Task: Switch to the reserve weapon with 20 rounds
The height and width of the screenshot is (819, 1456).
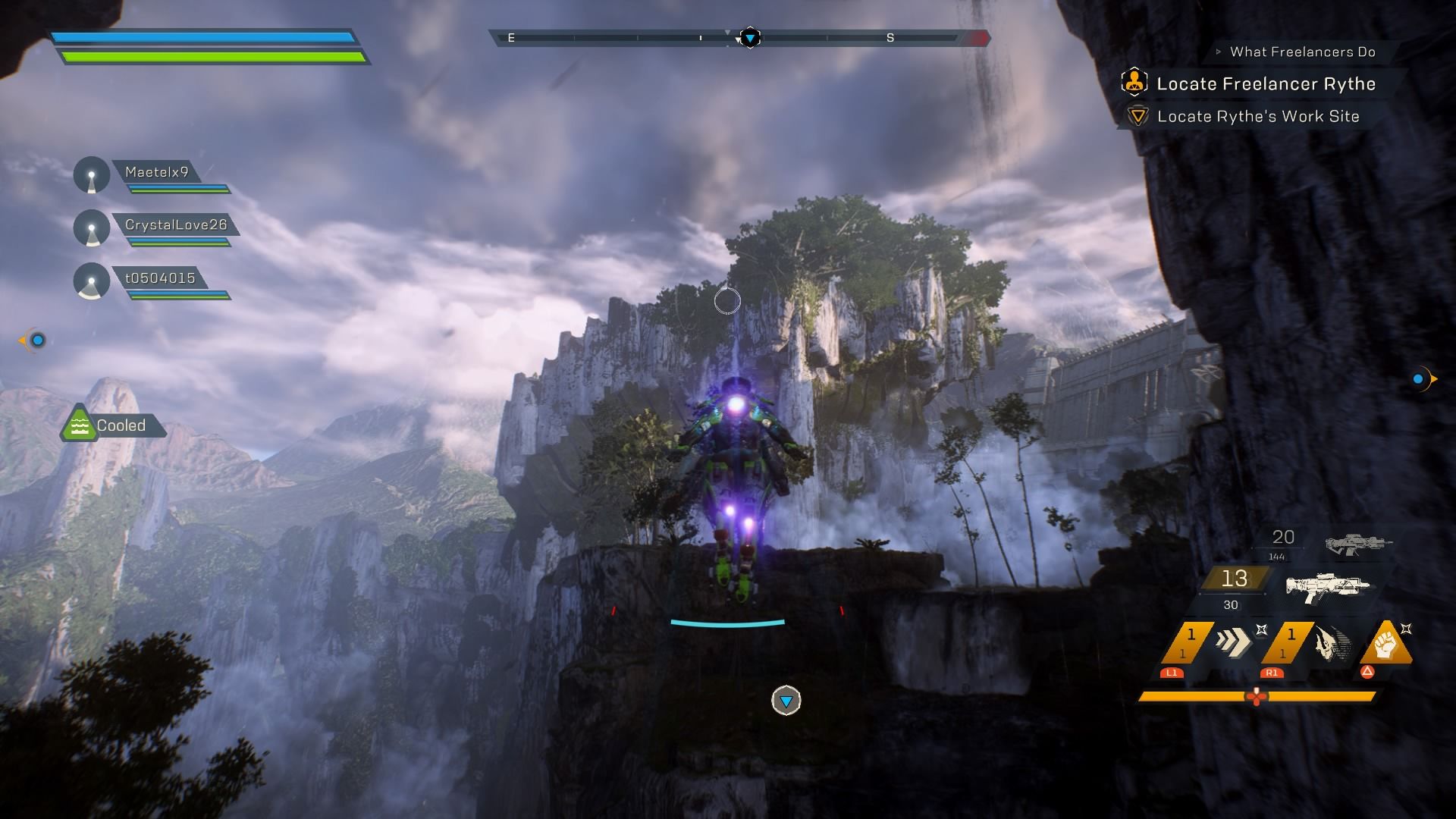Action: tap(1358, 543)
